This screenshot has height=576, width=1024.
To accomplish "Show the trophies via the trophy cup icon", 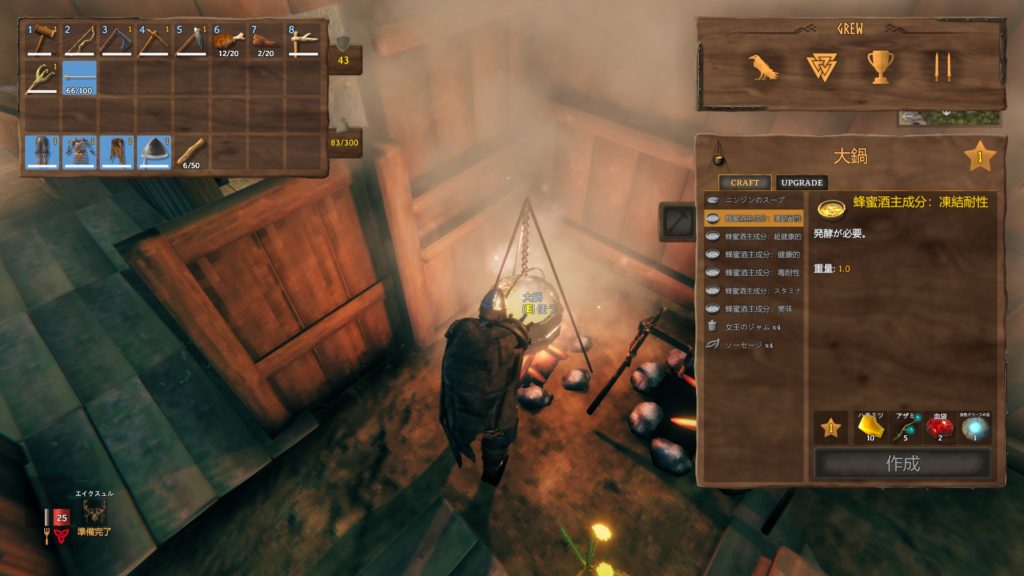I will click(x=881, y=67).
